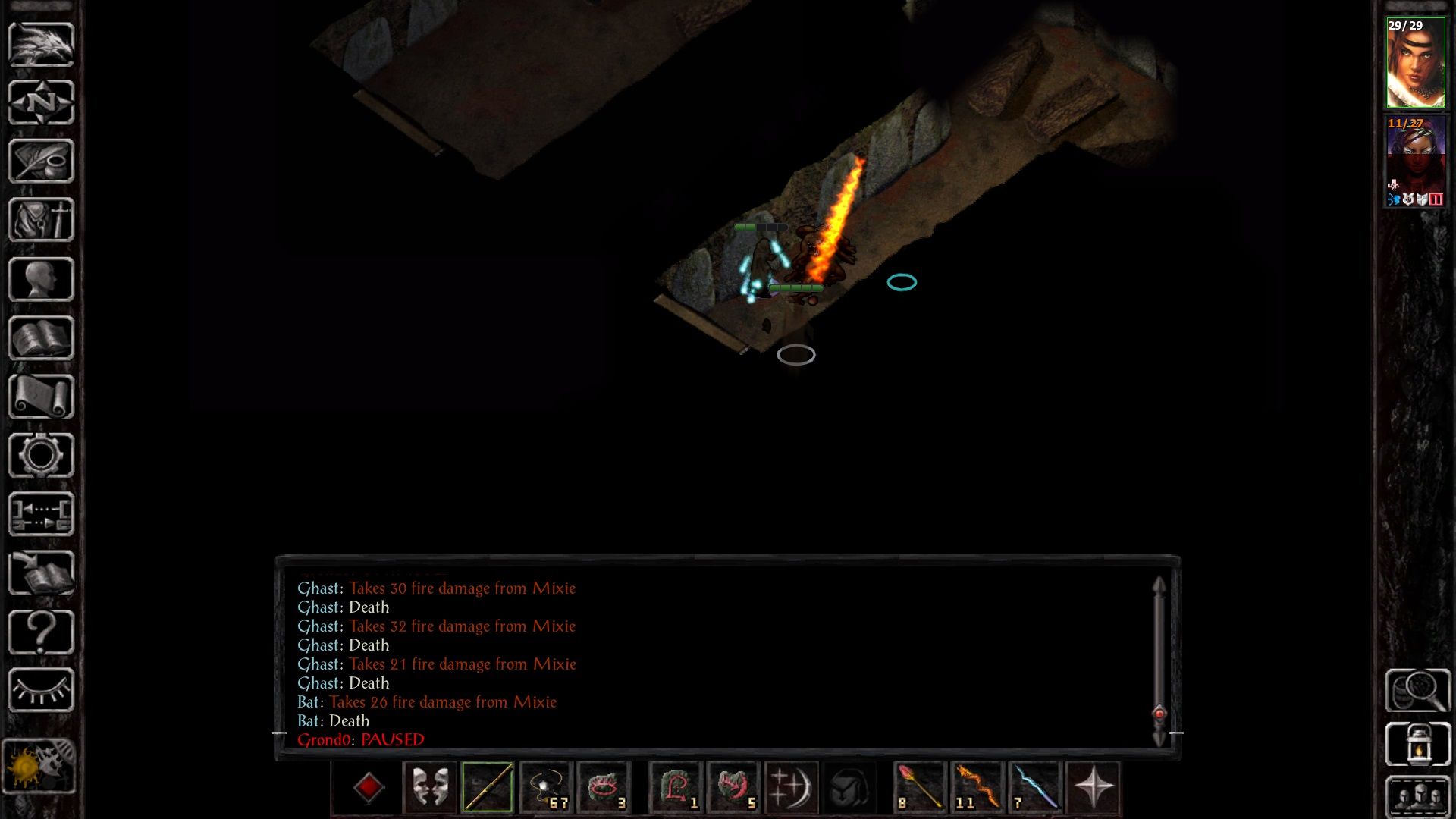View the character record screen
This screenshot has height=819, width=1456.
[42, 277]
